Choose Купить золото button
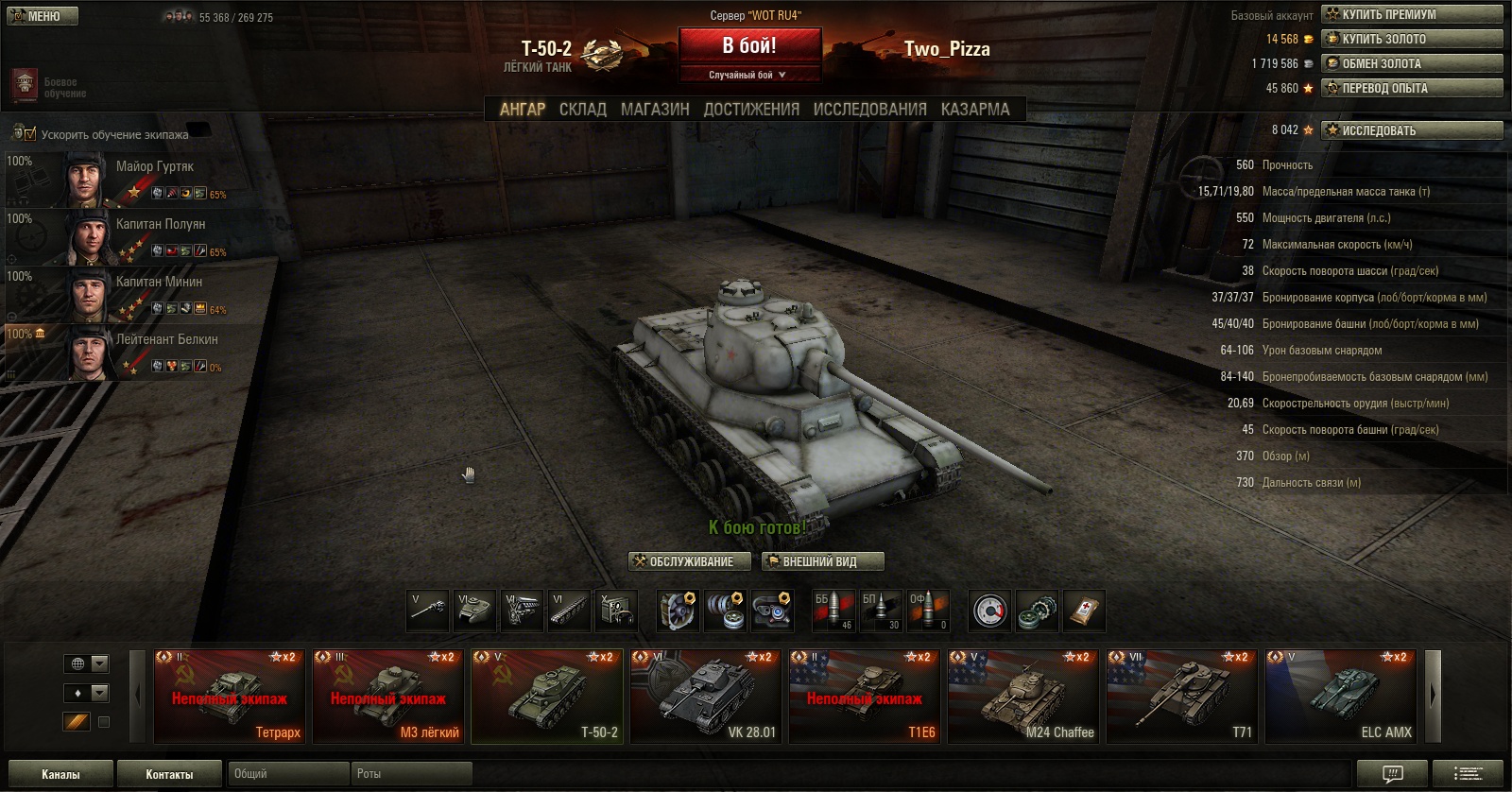Screen dimensions: 1512x792 point(1412,39)
